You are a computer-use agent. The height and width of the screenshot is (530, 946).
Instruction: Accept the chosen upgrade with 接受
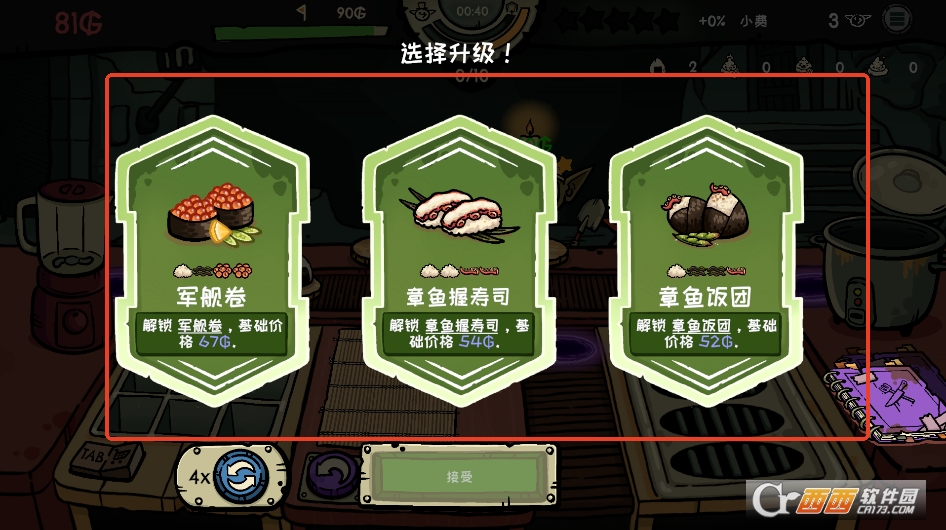[456, 477]
